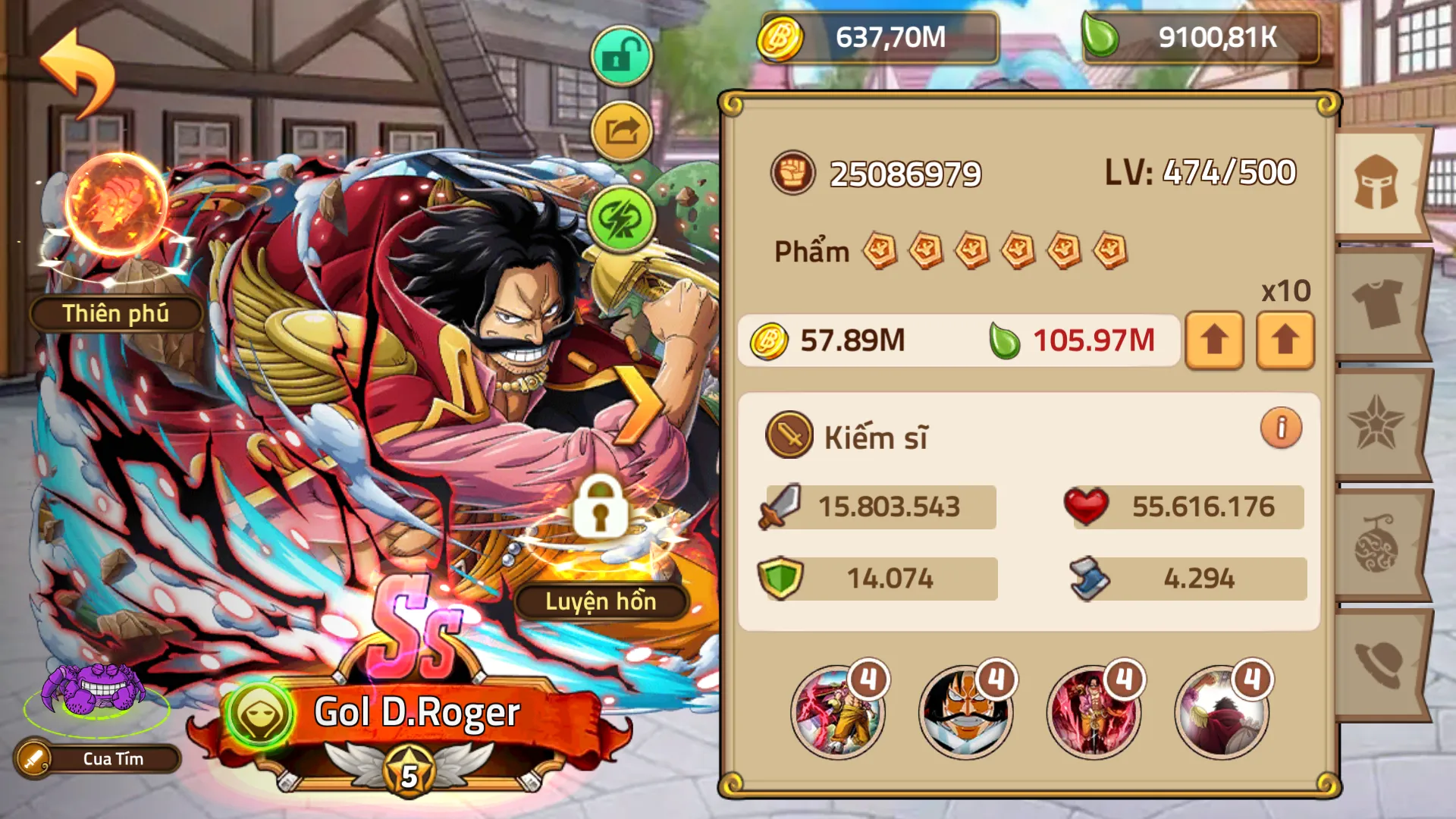
Task: Open the Thiên phú panel
Action: point(115,312)
